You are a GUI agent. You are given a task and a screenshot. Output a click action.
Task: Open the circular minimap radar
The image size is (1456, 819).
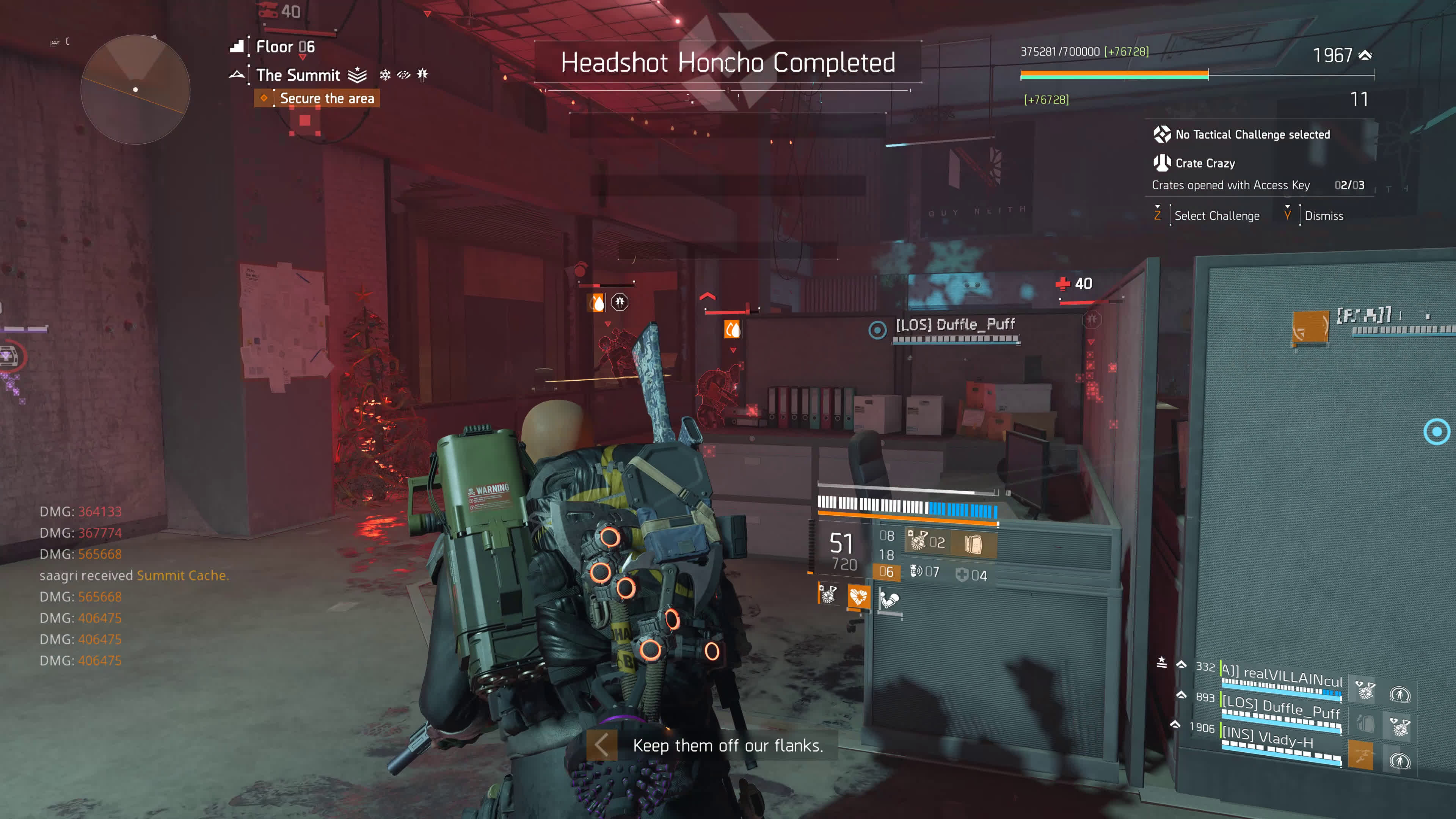(x=135, y=89)
